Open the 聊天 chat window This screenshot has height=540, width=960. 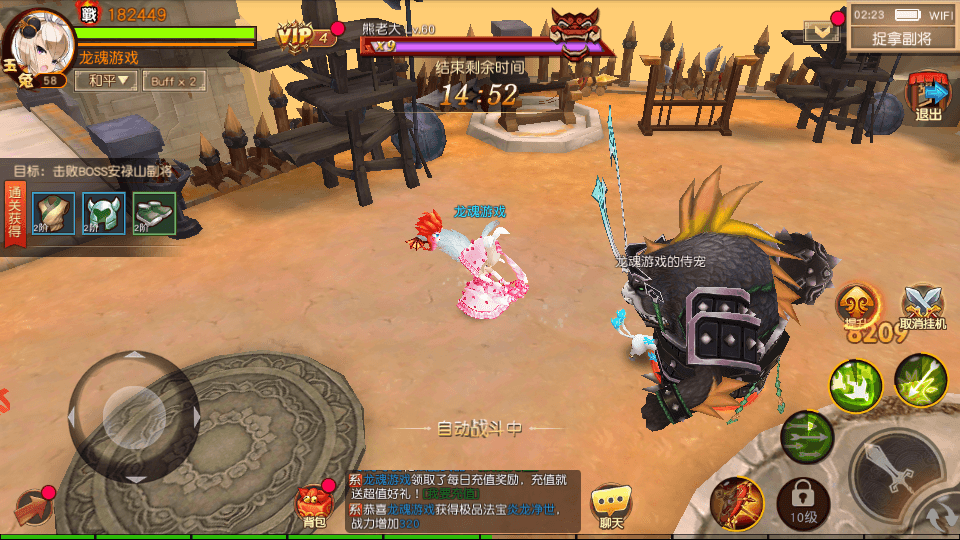pos(611,505)
